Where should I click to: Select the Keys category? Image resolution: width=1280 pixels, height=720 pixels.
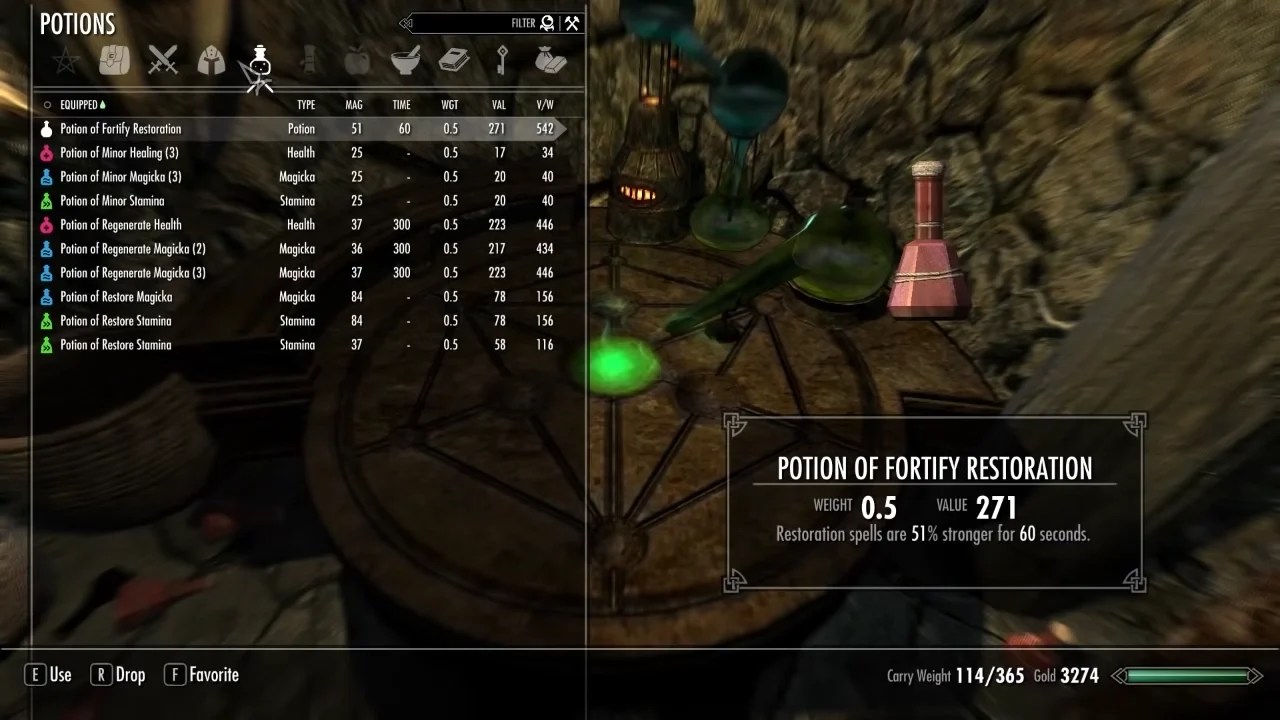point(502,60)
